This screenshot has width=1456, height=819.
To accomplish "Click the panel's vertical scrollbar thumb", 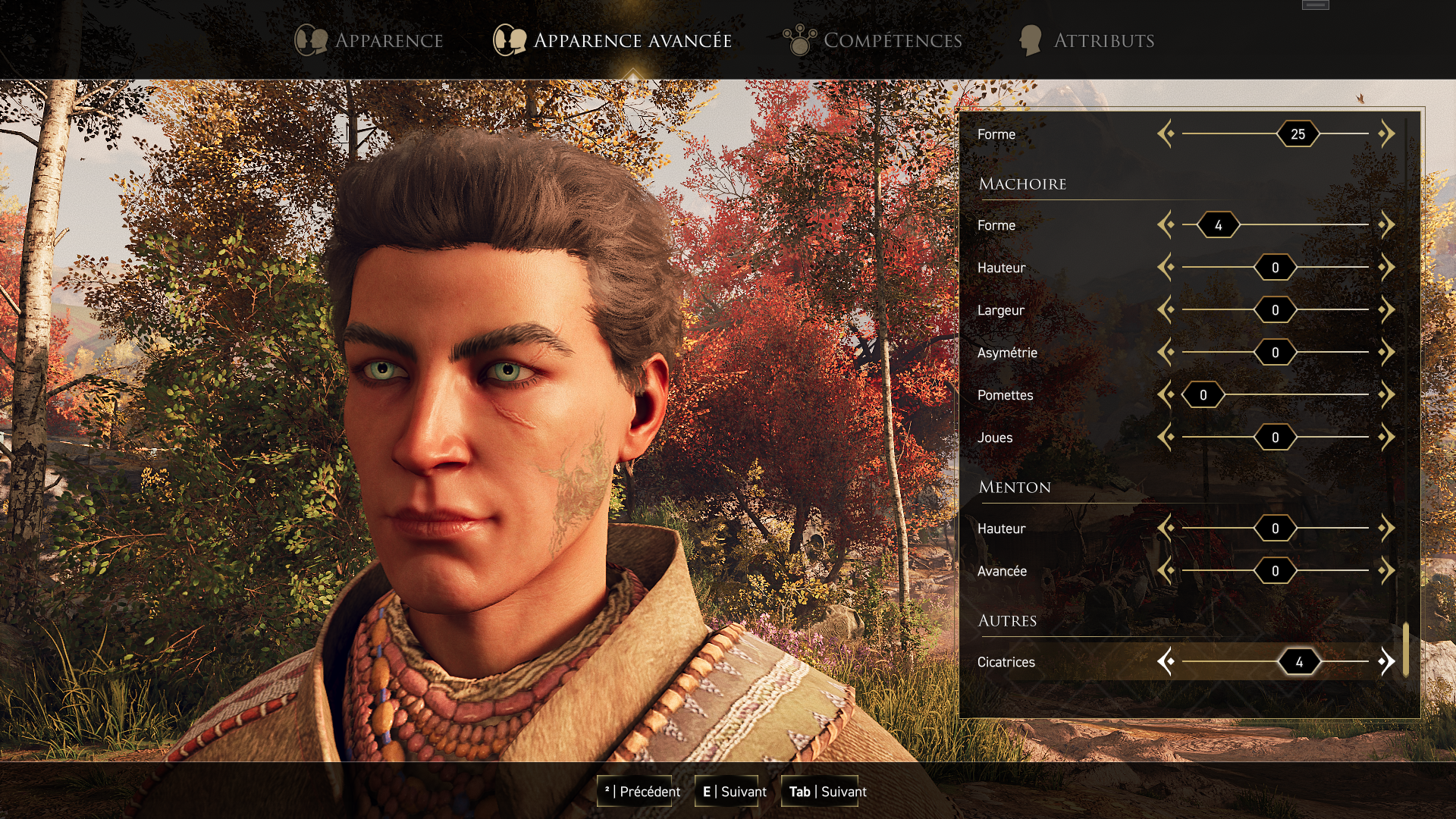I will (x=1405, y=649).
